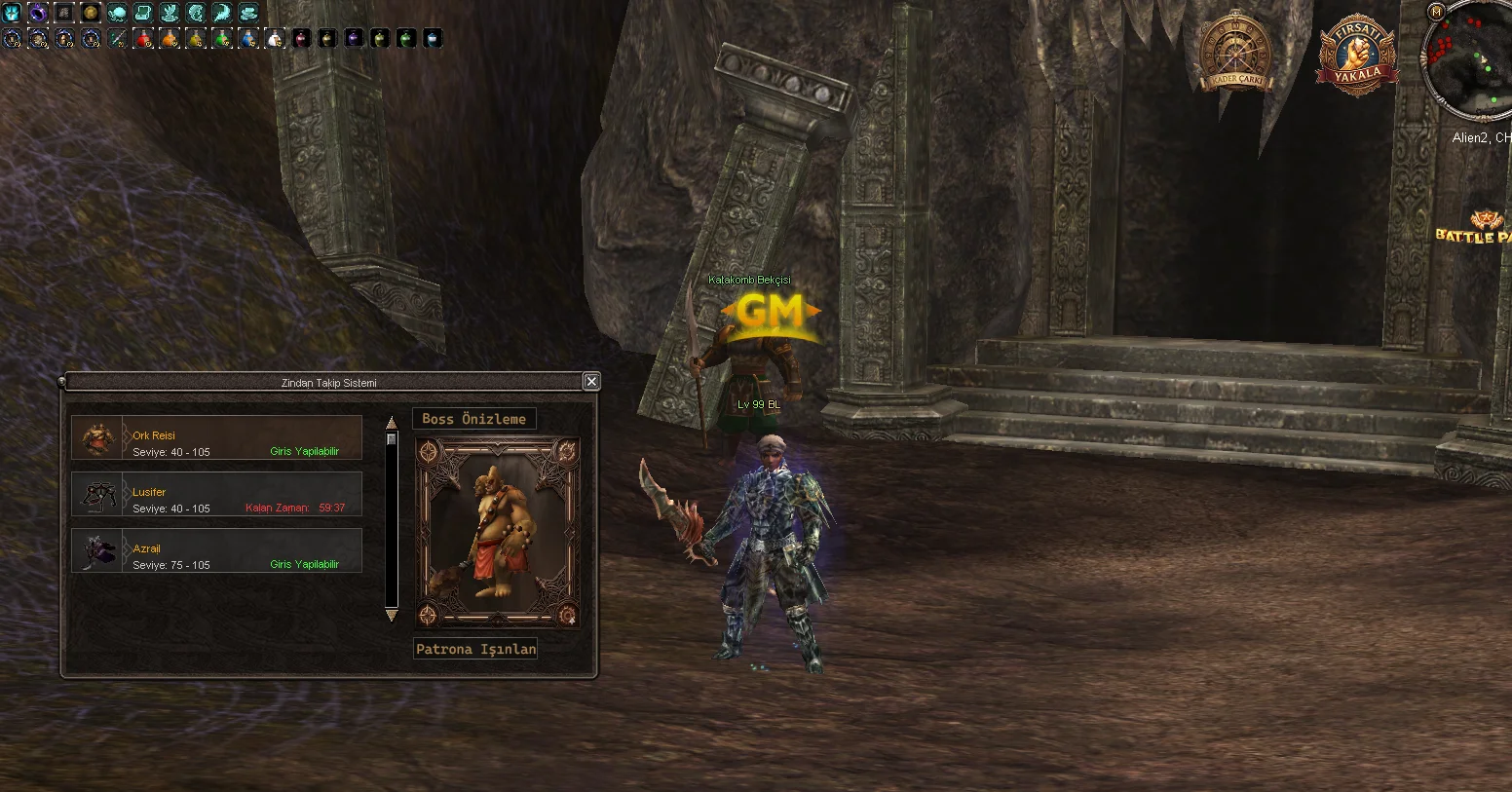Image resolution: width=1512 pixels, height=792 pixels.
Task: Select the Ork Reisi dungeon row
Action: click(216, 437)
